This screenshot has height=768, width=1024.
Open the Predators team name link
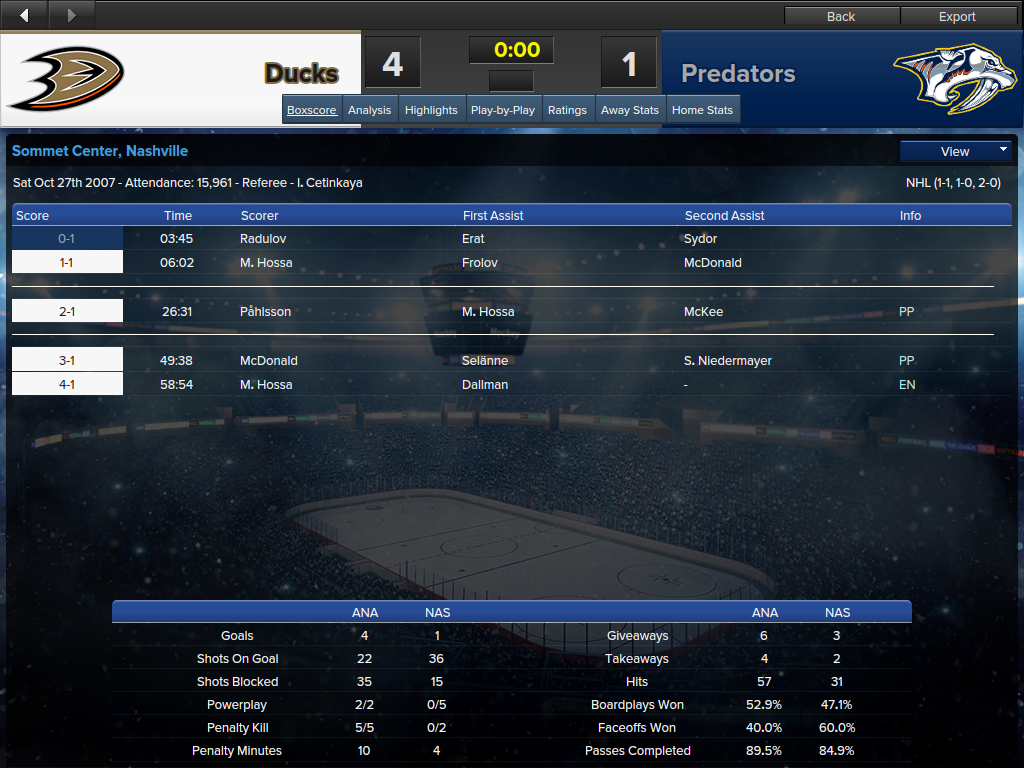(738, 73)
